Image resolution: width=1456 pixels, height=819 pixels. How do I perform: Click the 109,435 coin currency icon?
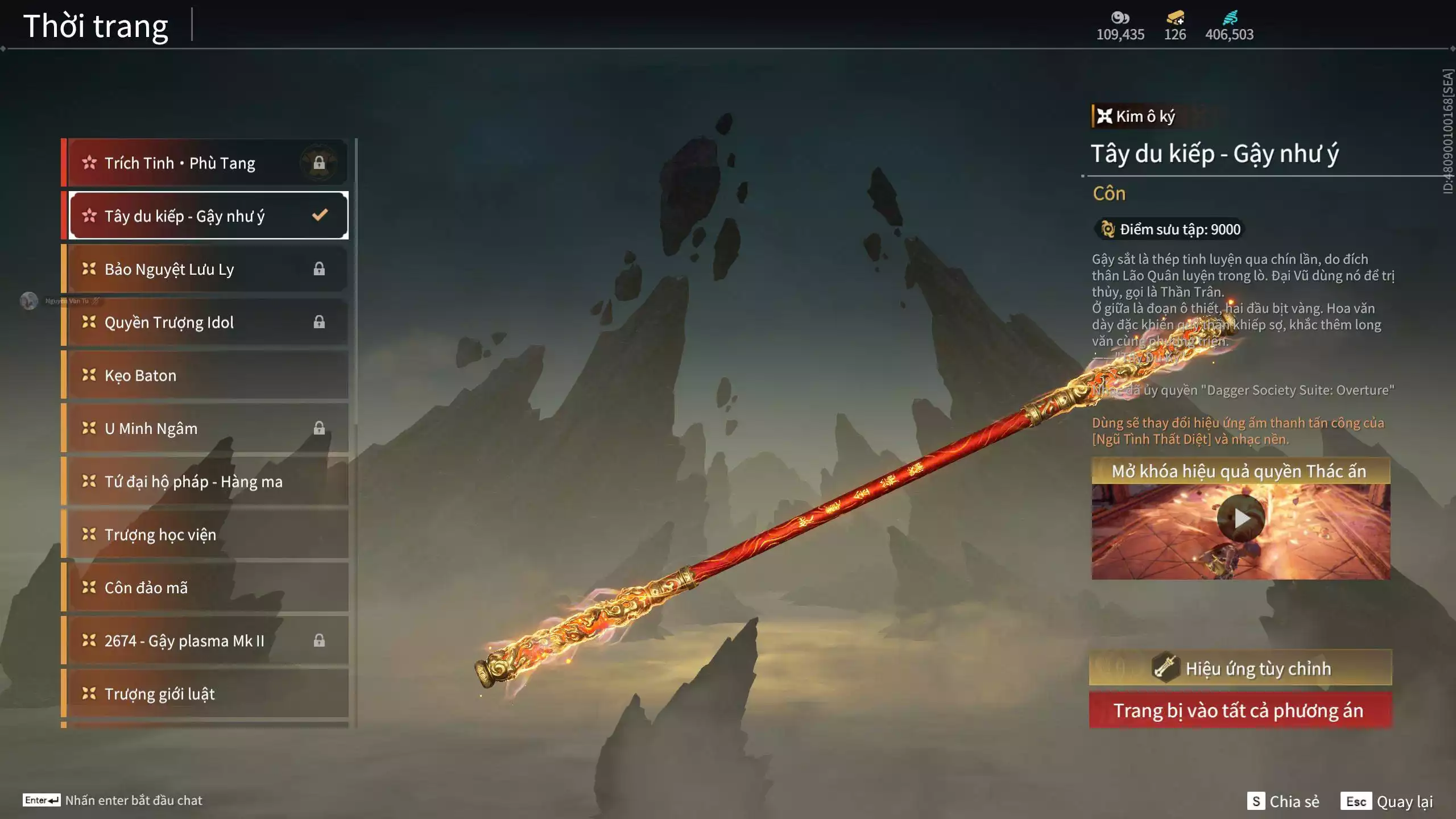(1120, 18)
